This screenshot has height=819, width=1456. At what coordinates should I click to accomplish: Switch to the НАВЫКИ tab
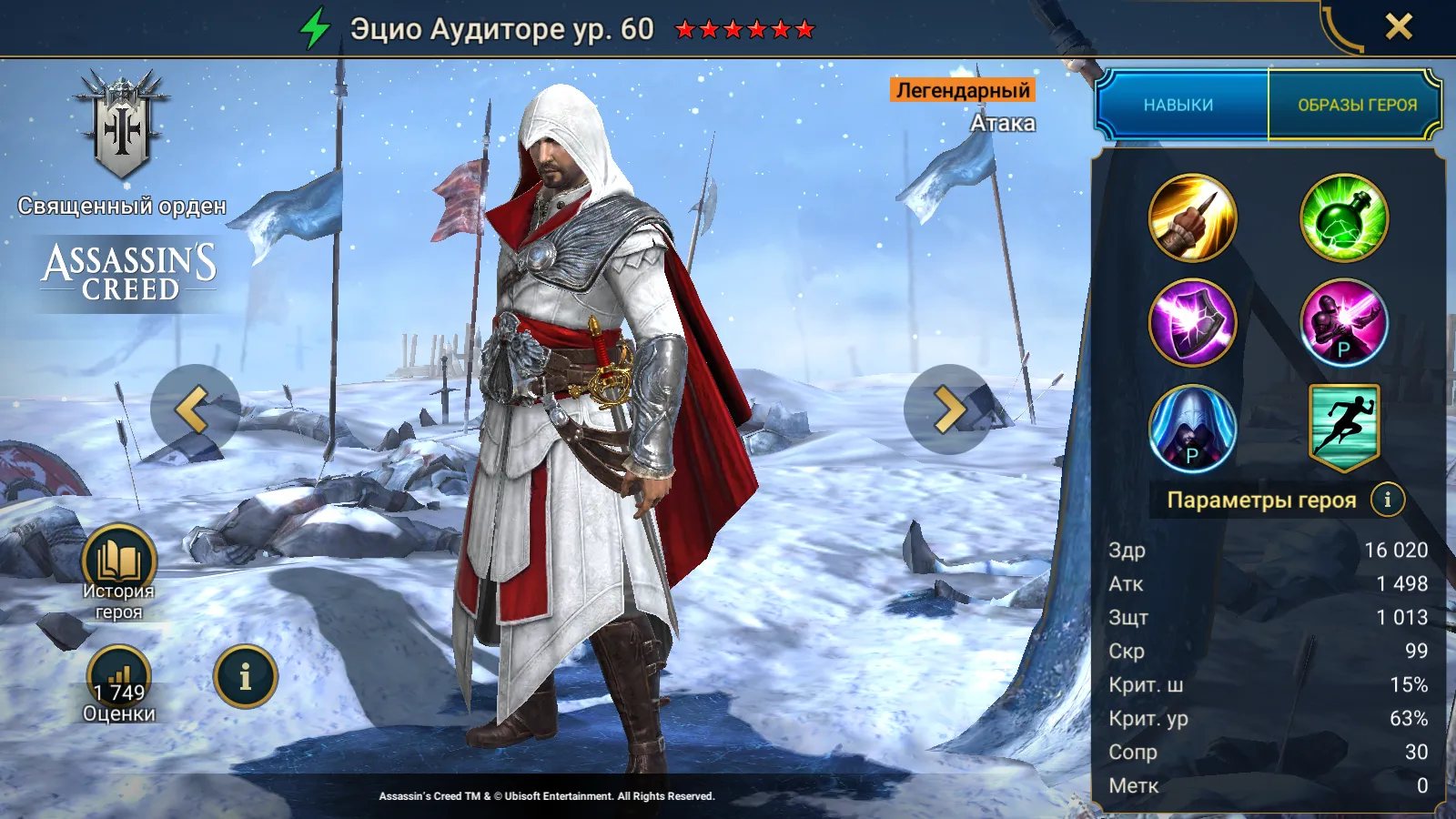(1178, 105)
